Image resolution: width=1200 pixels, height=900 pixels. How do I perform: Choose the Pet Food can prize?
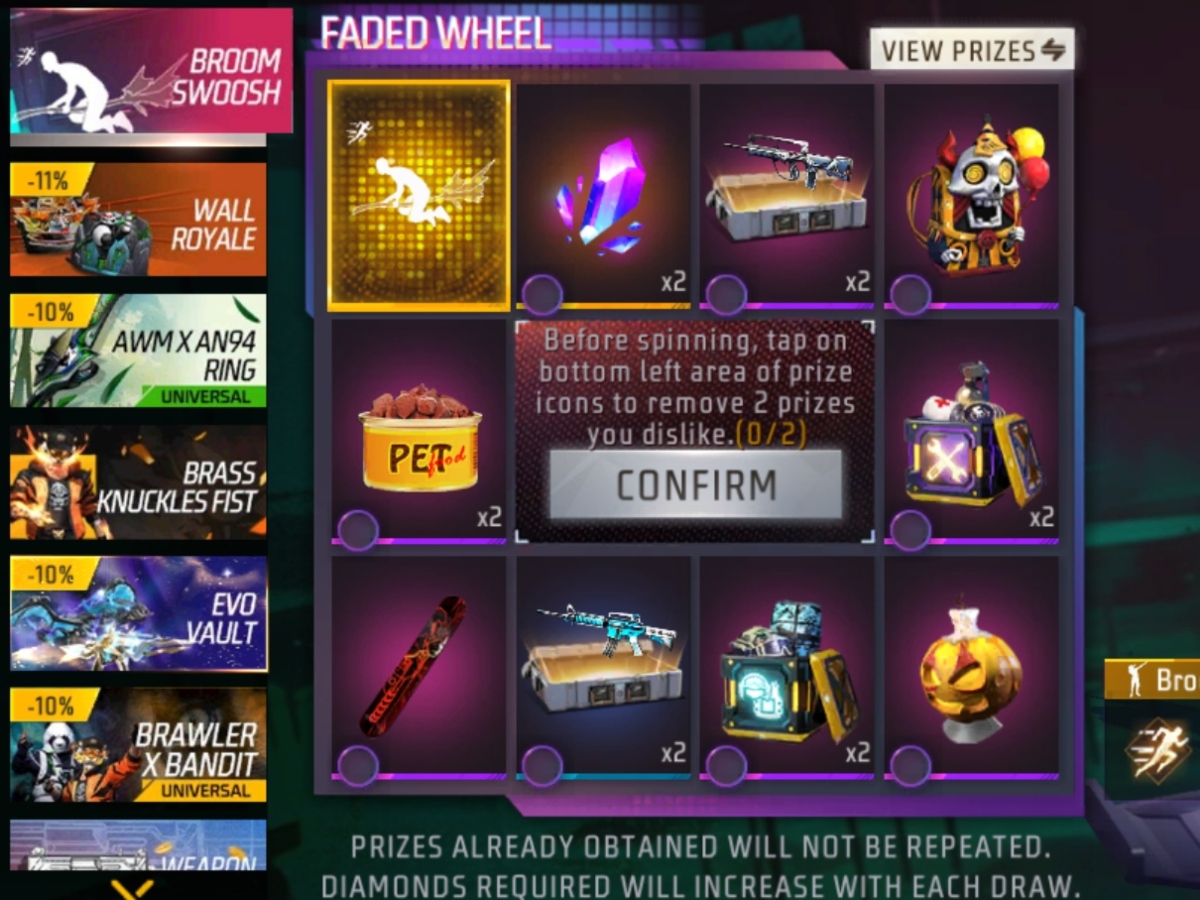419,432
